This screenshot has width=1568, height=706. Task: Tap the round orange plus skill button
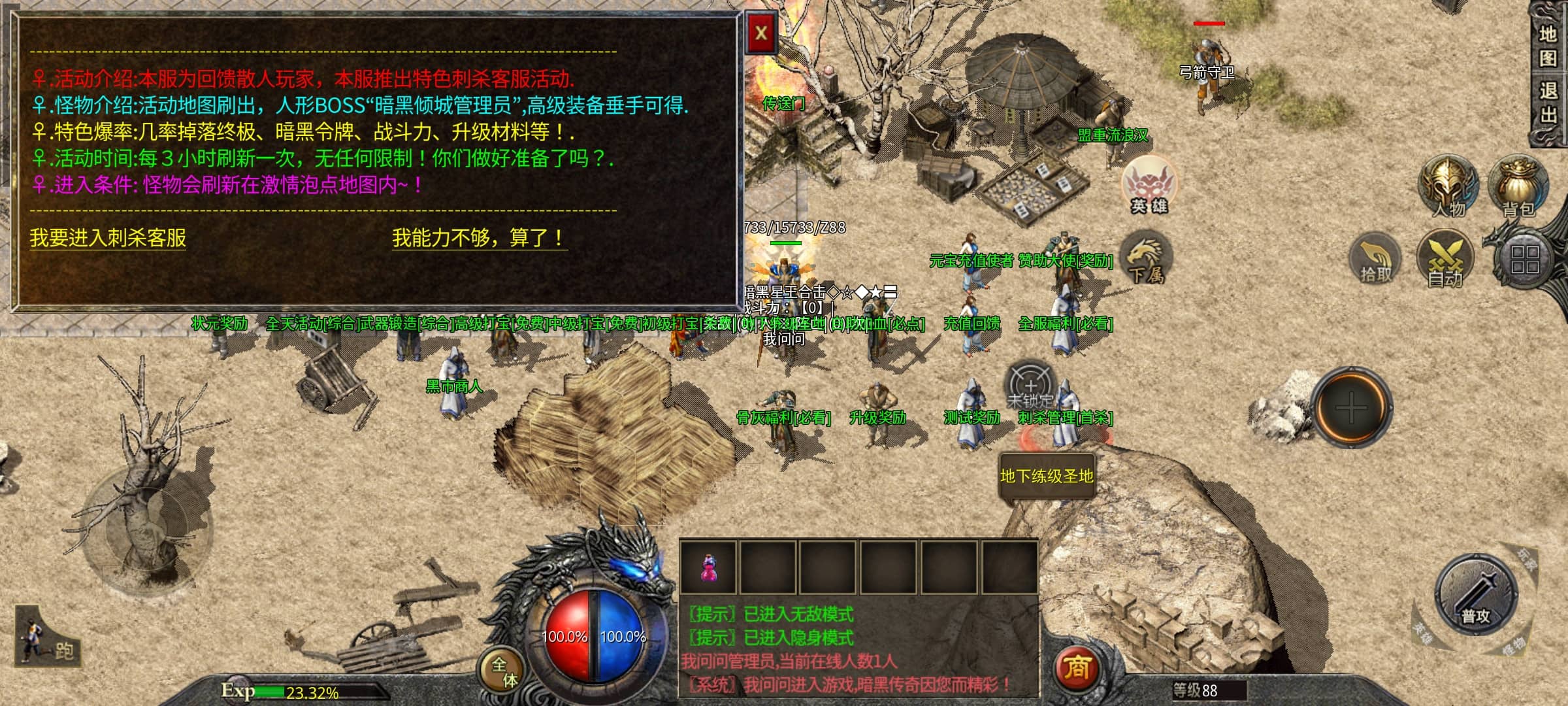1350,408
